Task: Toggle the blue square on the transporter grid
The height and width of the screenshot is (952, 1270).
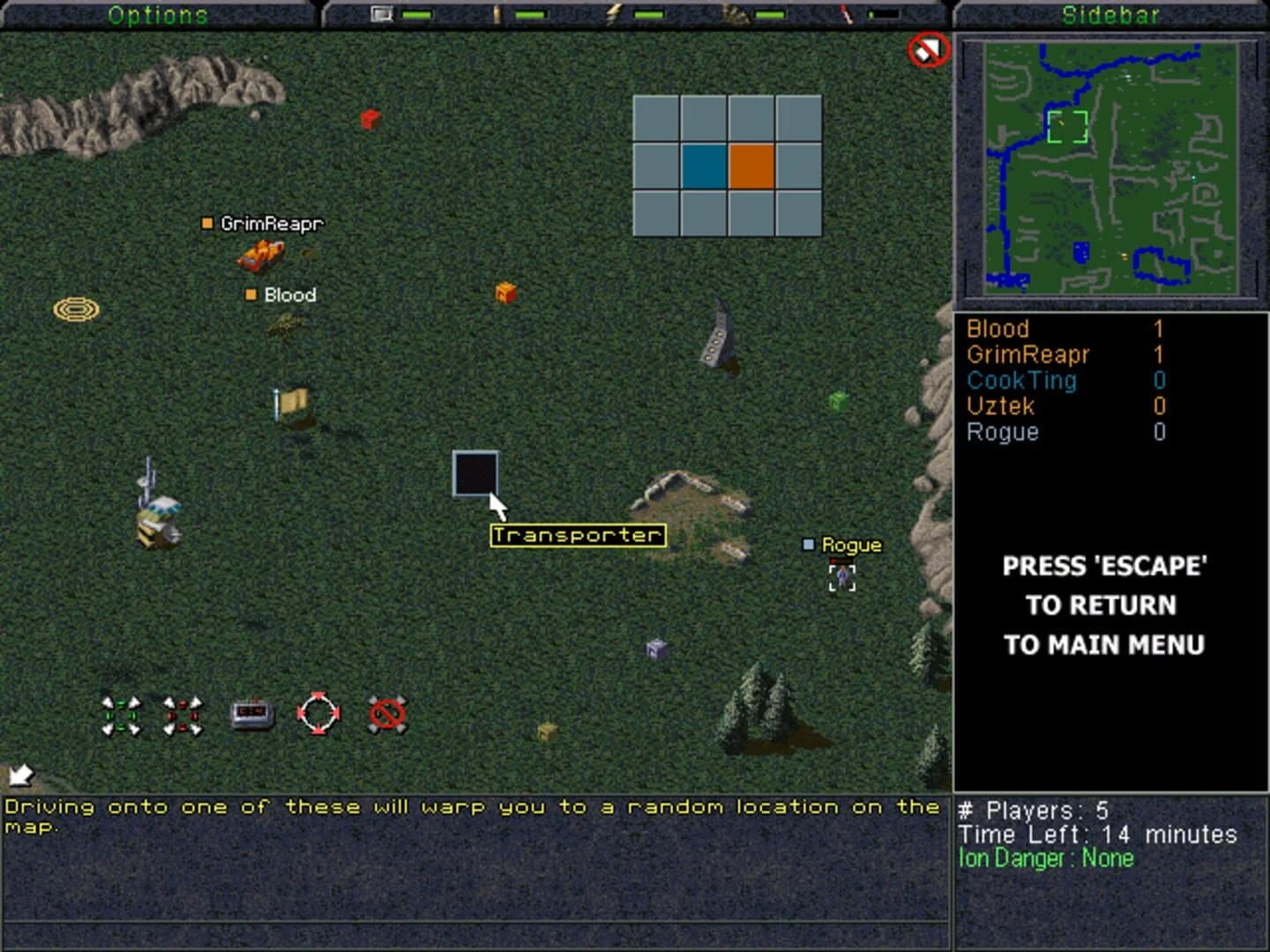Action: pyautogui.click(x=703, y=166)
